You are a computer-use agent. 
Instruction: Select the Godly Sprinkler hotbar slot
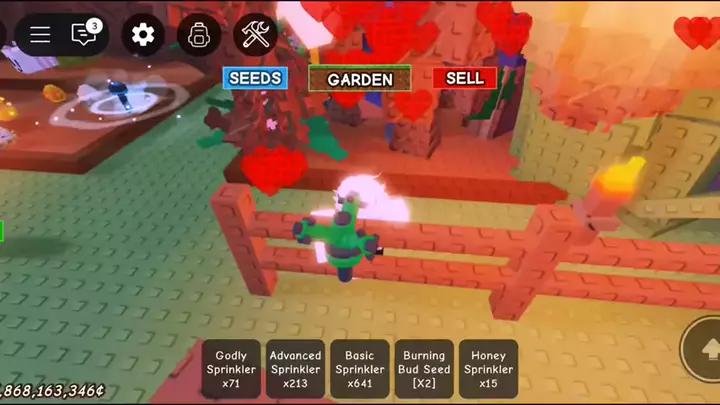(231, 369)
